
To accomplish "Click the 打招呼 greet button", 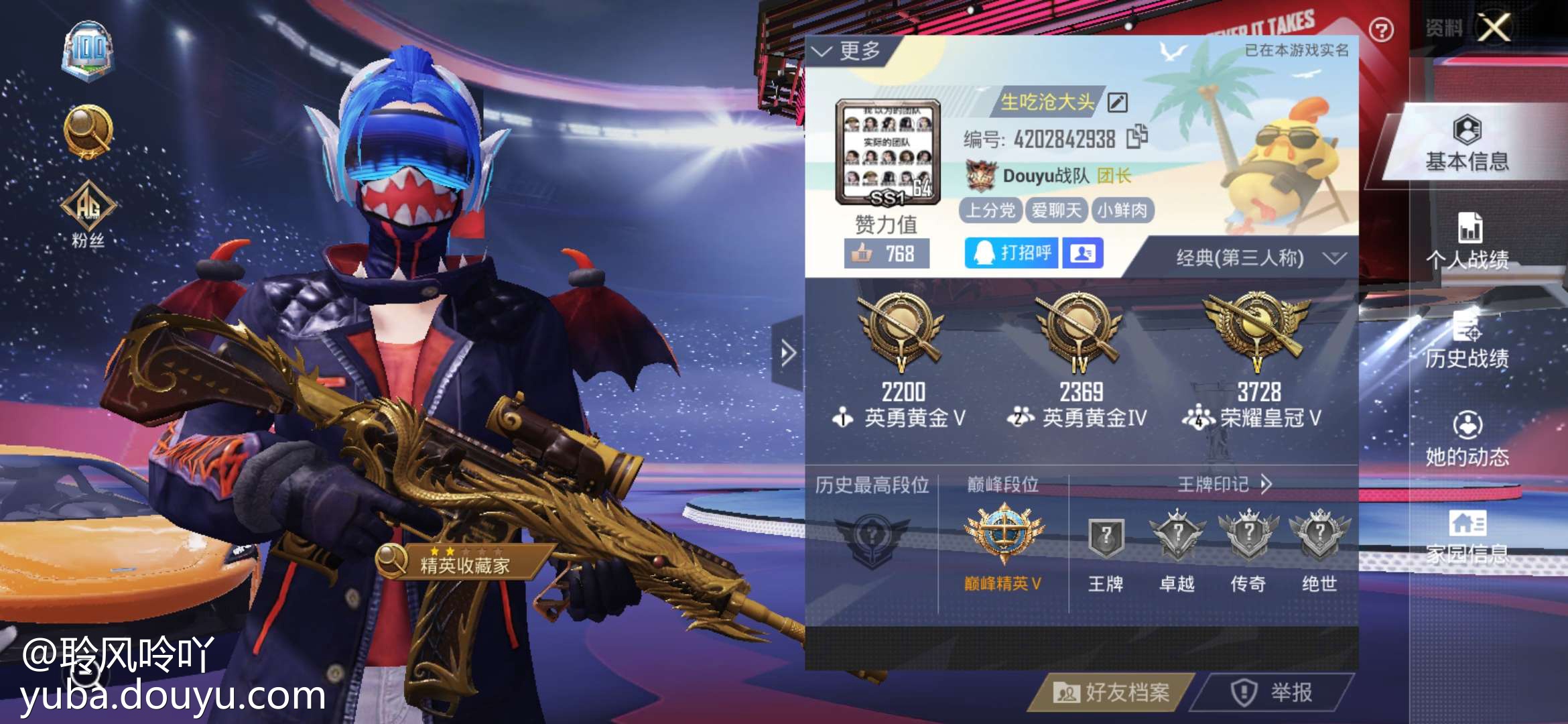I will point(1011,253).
